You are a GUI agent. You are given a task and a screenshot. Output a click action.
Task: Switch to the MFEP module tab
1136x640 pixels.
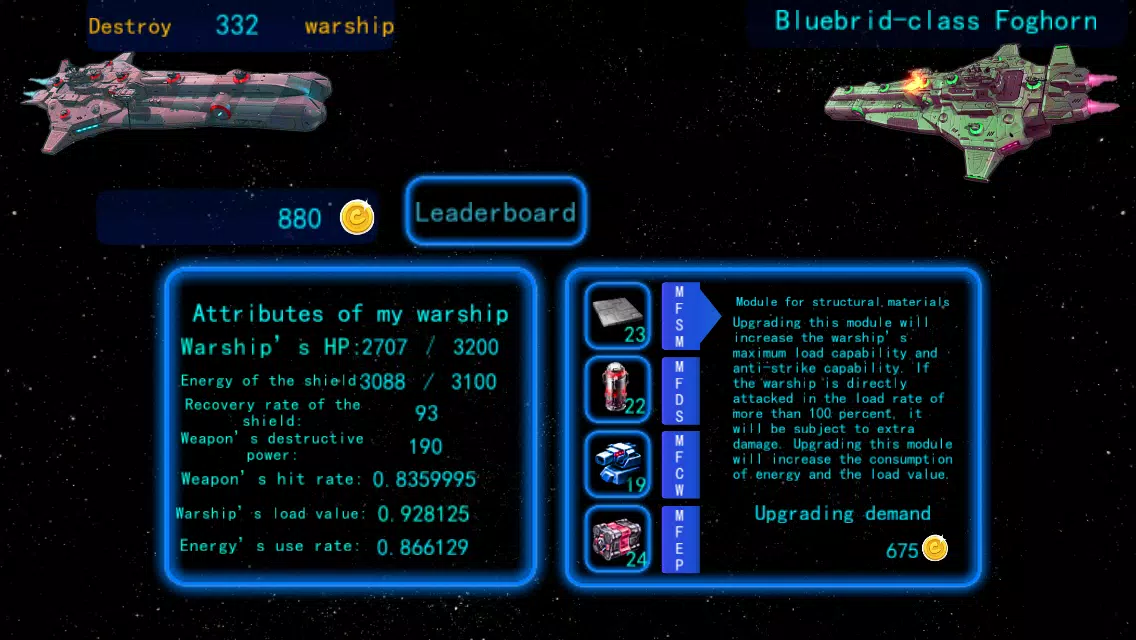point(681,539)
